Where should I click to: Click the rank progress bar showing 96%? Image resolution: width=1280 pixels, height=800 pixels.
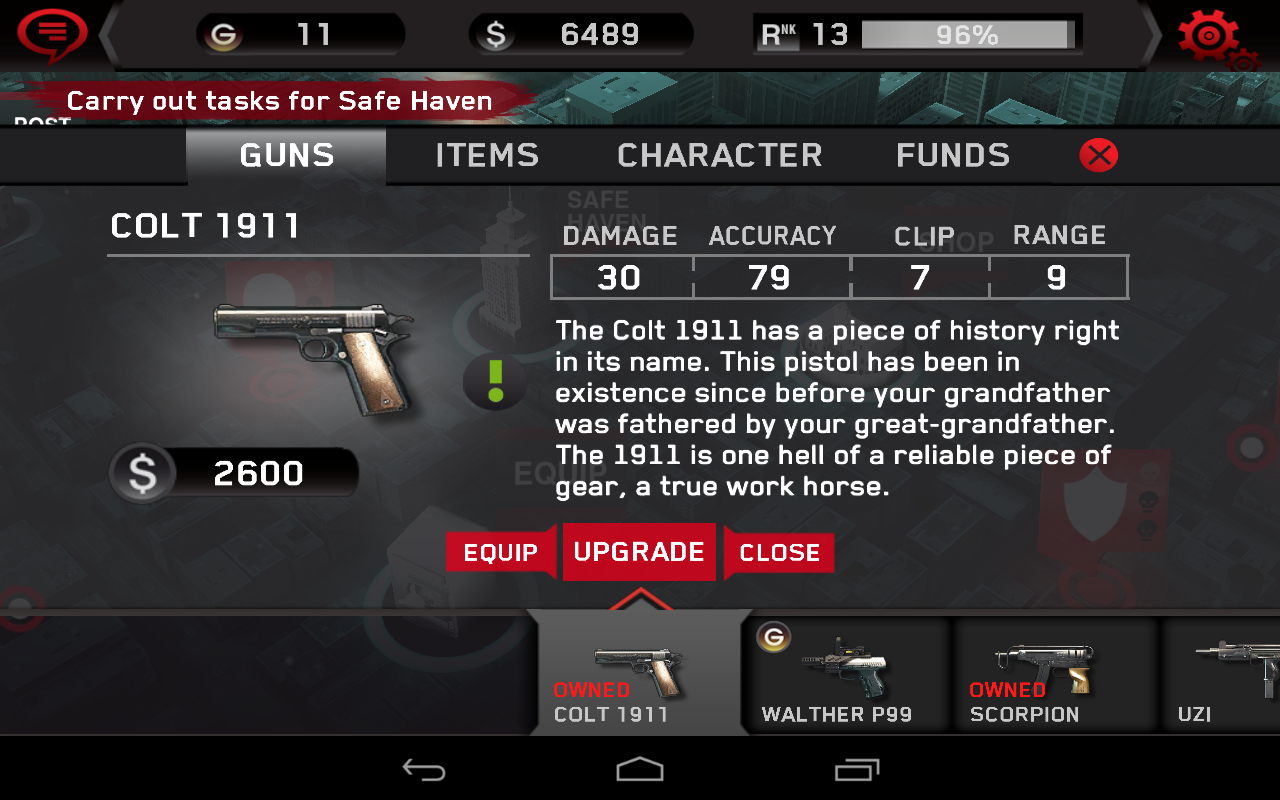point(966,33)
